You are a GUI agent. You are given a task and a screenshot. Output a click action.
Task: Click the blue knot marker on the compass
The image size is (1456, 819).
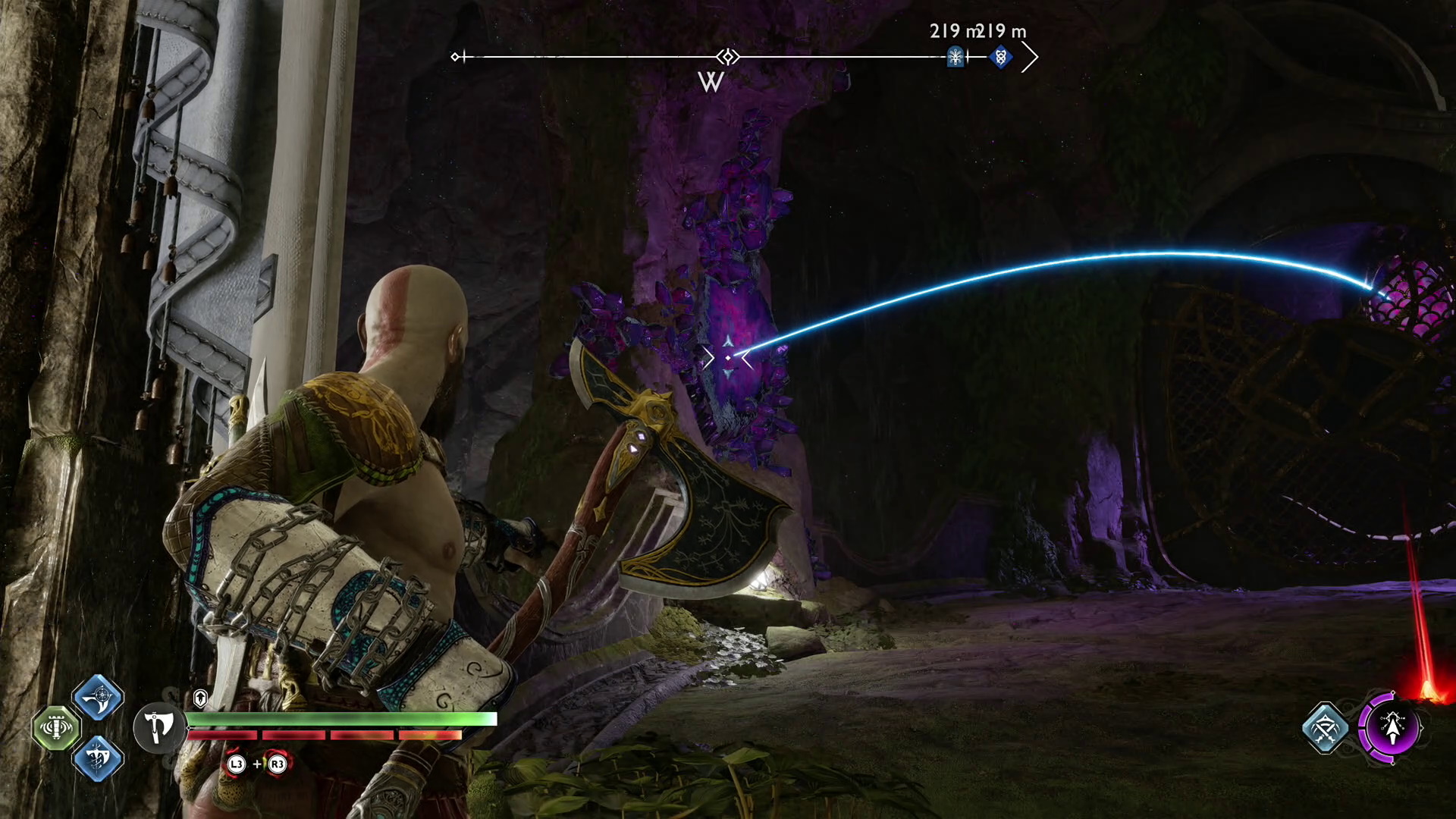pyautogui.click(x=1001, y=57)
